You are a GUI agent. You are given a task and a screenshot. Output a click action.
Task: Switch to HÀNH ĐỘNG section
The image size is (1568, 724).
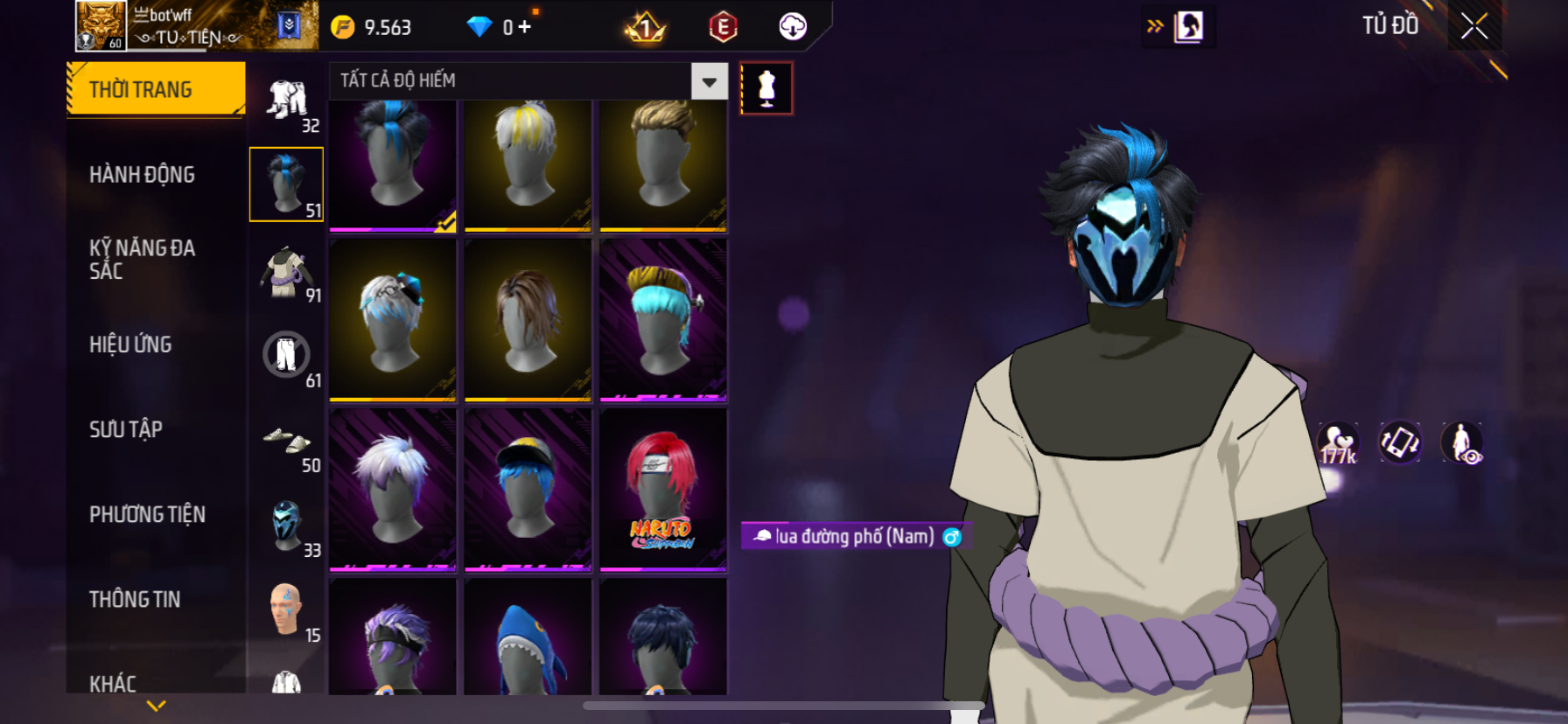coord(142,175)
